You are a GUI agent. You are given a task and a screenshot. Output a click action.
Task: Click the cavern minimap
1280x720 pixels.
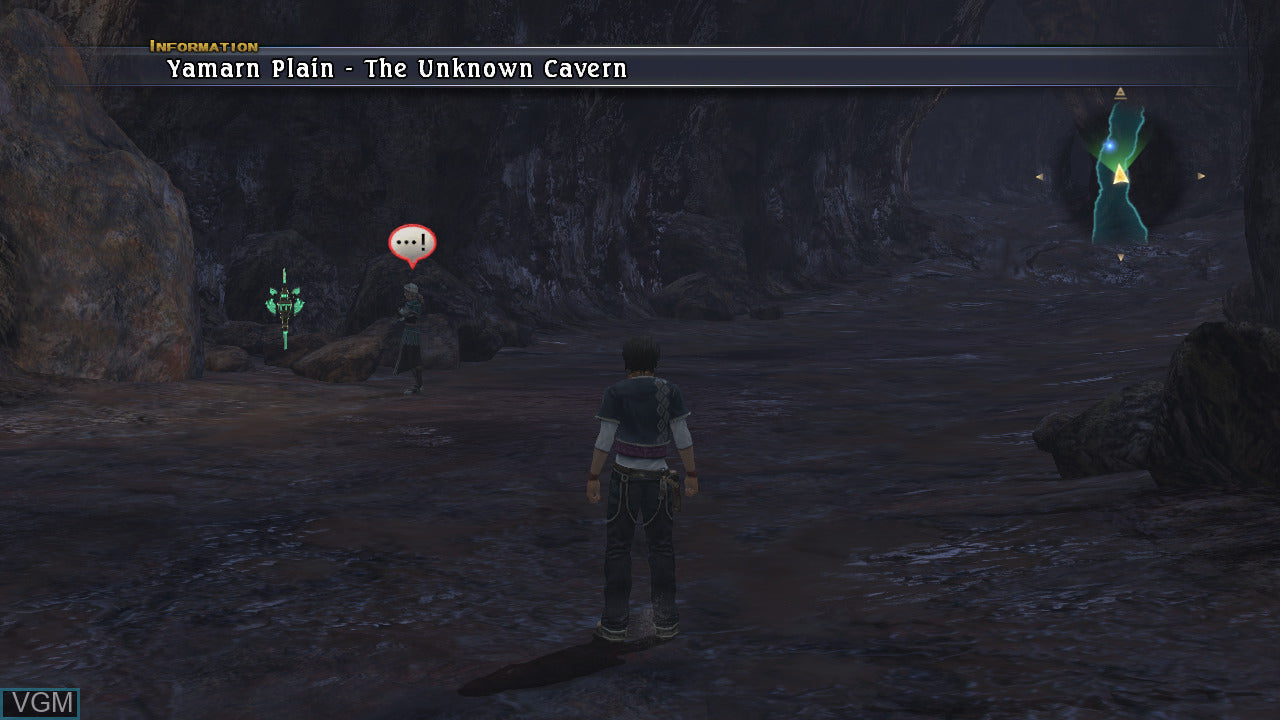coord(1119,177)
